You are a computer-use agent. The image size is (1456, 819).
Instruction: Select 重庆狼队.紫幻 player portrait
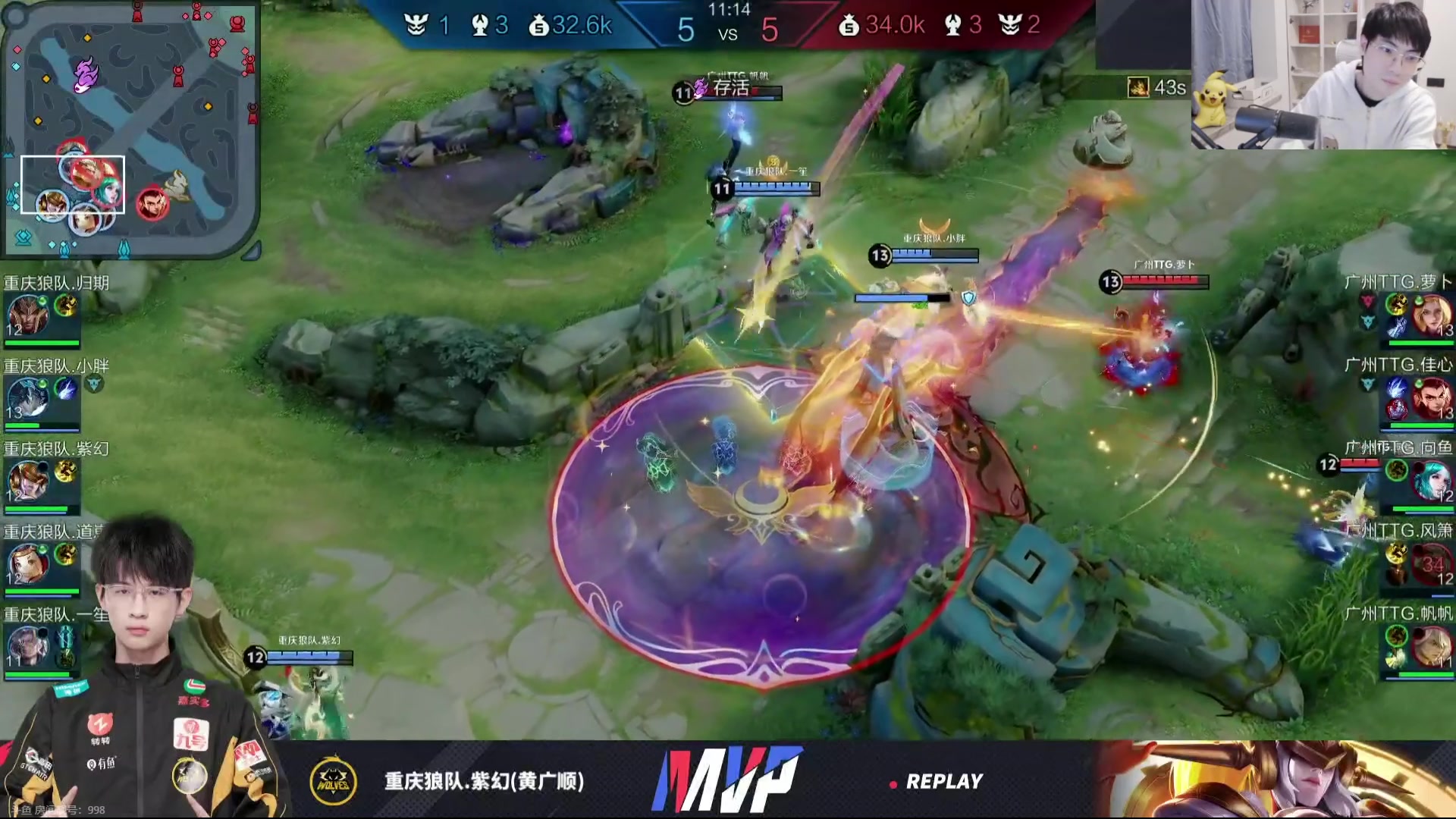point(28,481)
